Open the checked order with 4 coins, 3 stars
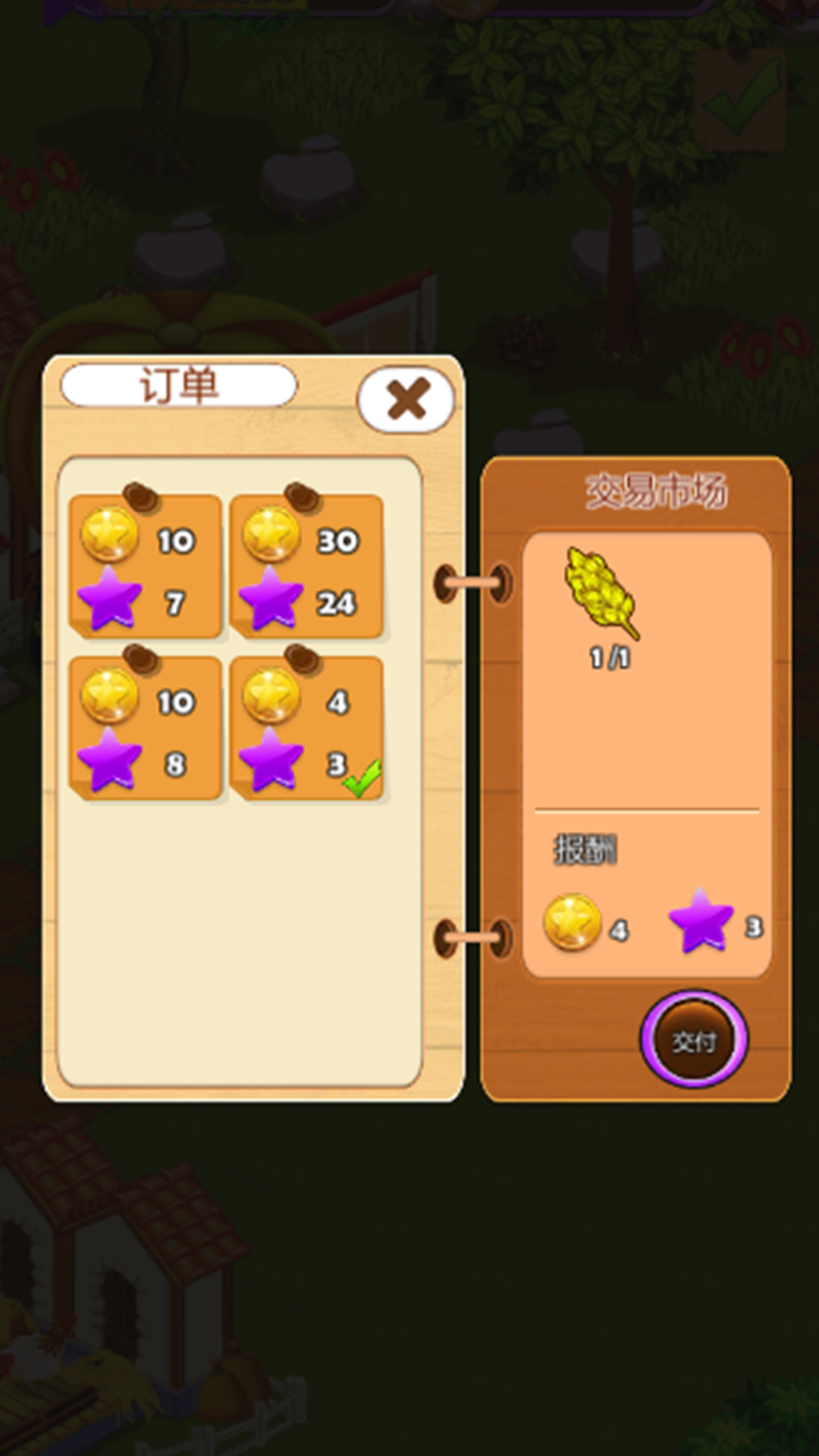This screenshot has height=1456, width=819. pyautogui.click(x=306, y=729)
